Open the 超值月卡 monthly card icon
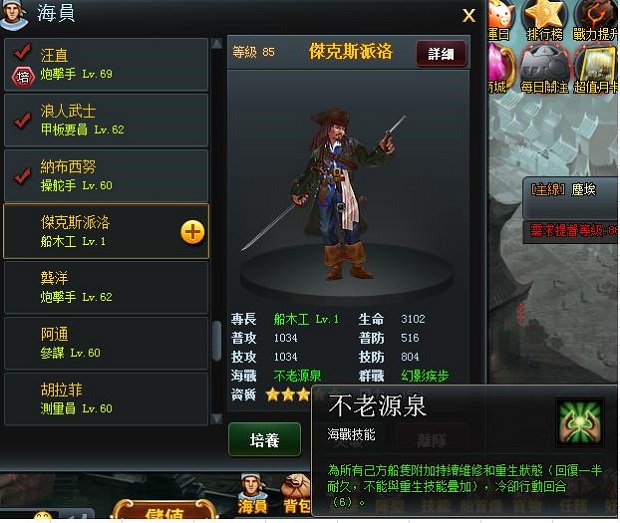Screen dimensions: 620x523 596,67
